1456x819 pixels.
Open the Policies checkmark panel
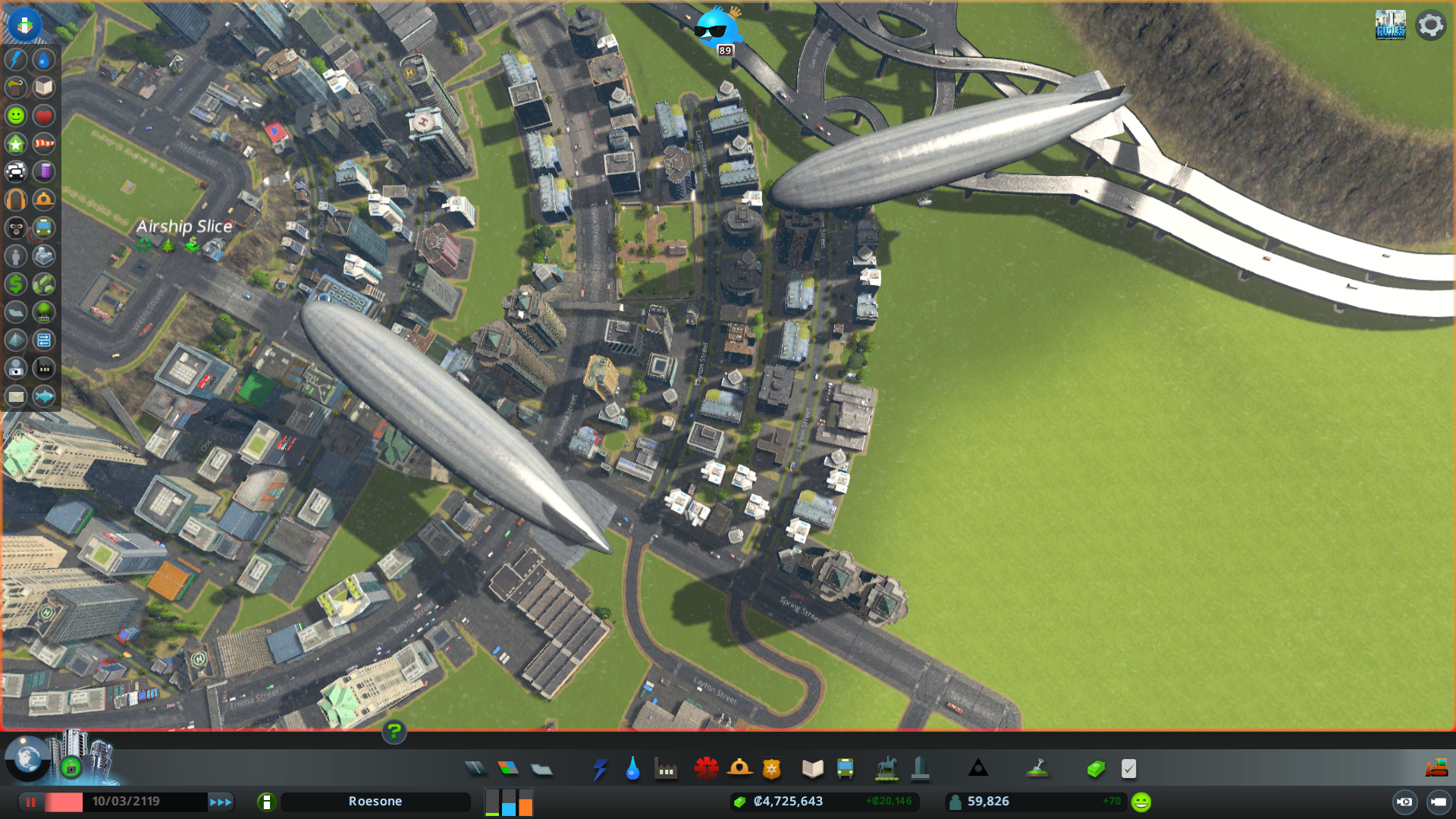click(x=1129, y=768)
